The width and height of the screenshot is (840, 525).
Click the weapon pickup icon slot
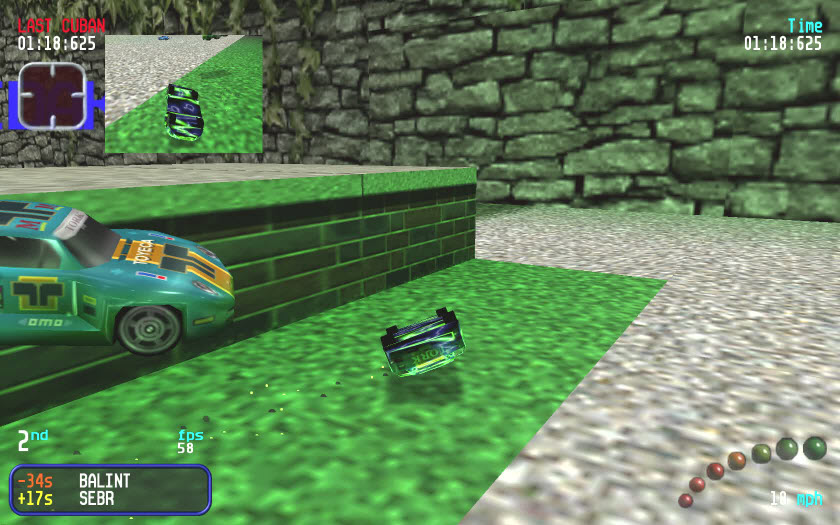point(52,96)
